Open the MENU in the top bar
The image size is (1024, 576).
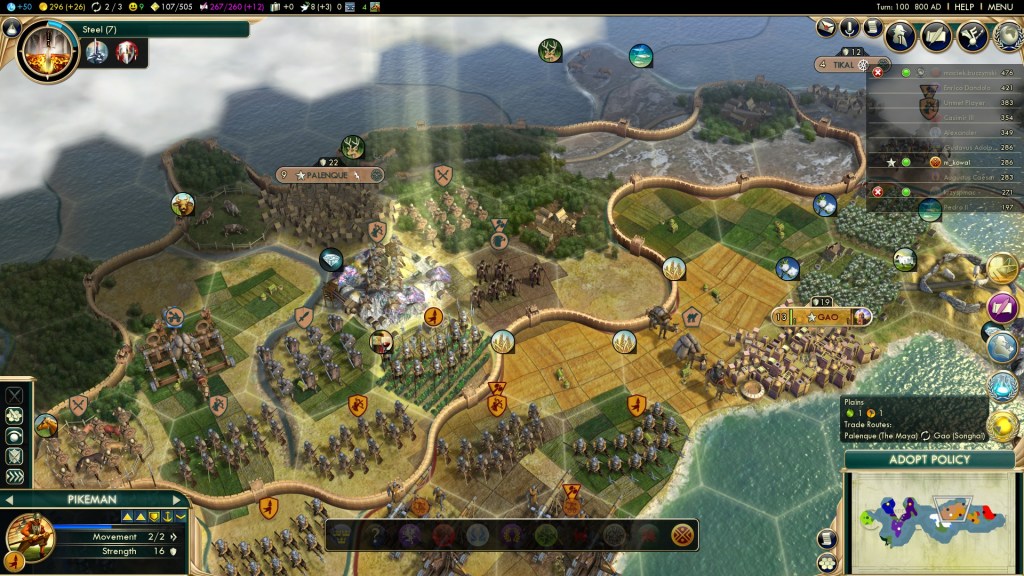[x=1001, y=6]
